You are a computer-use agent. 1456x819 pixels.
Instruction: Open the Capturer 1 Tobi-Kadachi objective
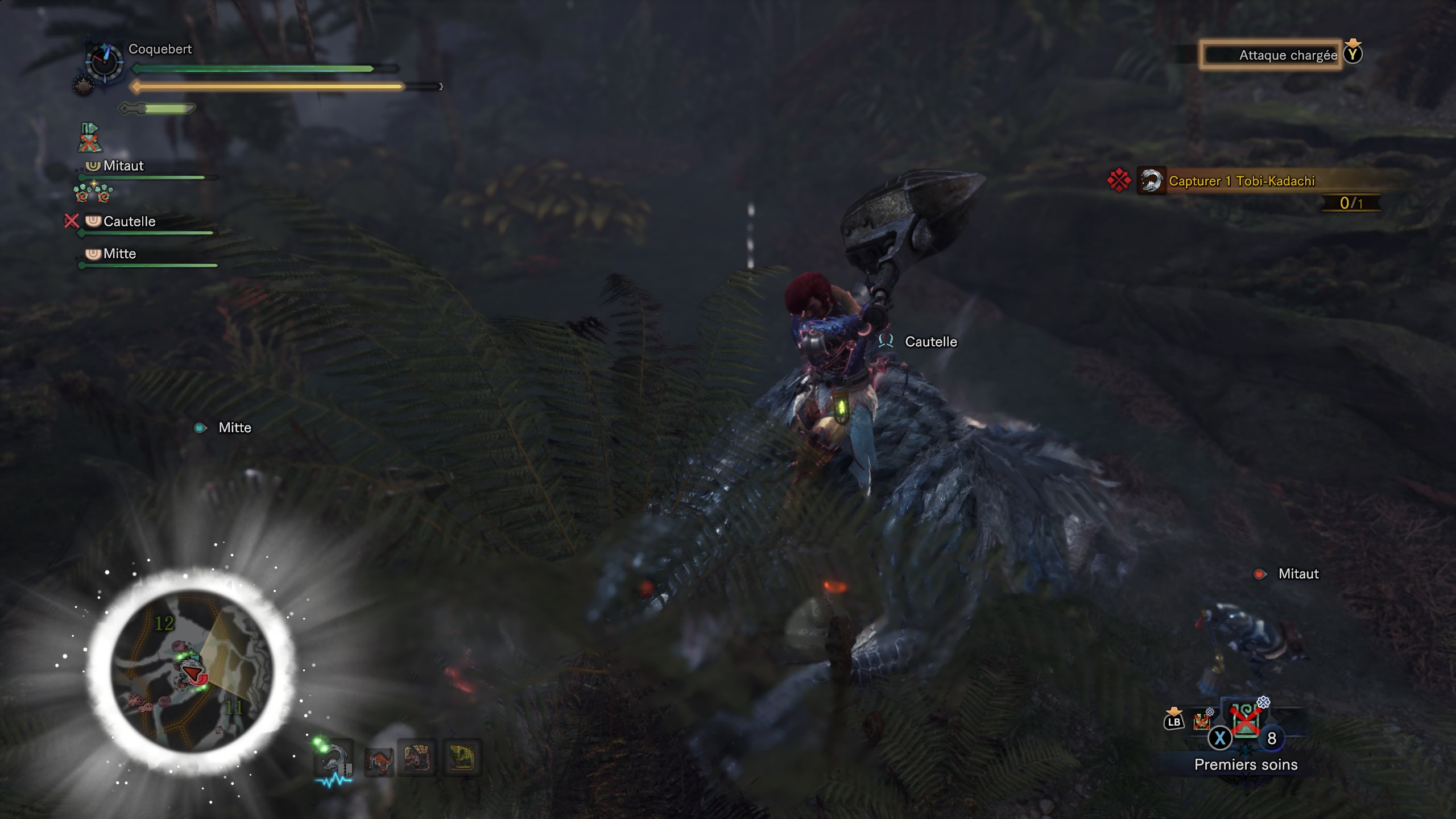click(x=1241, y=181)
